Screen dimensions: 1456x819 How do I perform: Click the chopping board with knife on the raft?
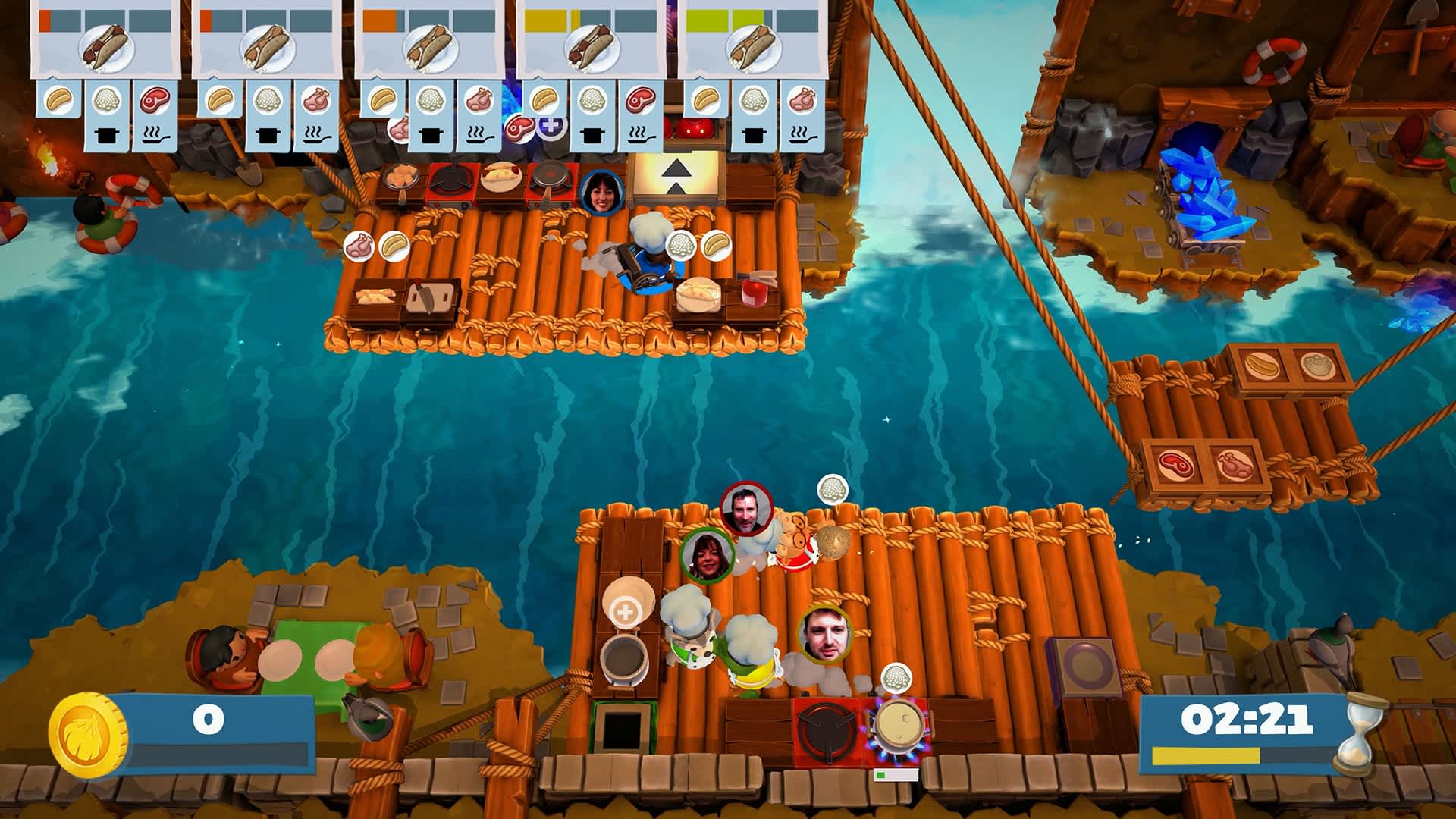pyautogui.click(x=430, y=297)
